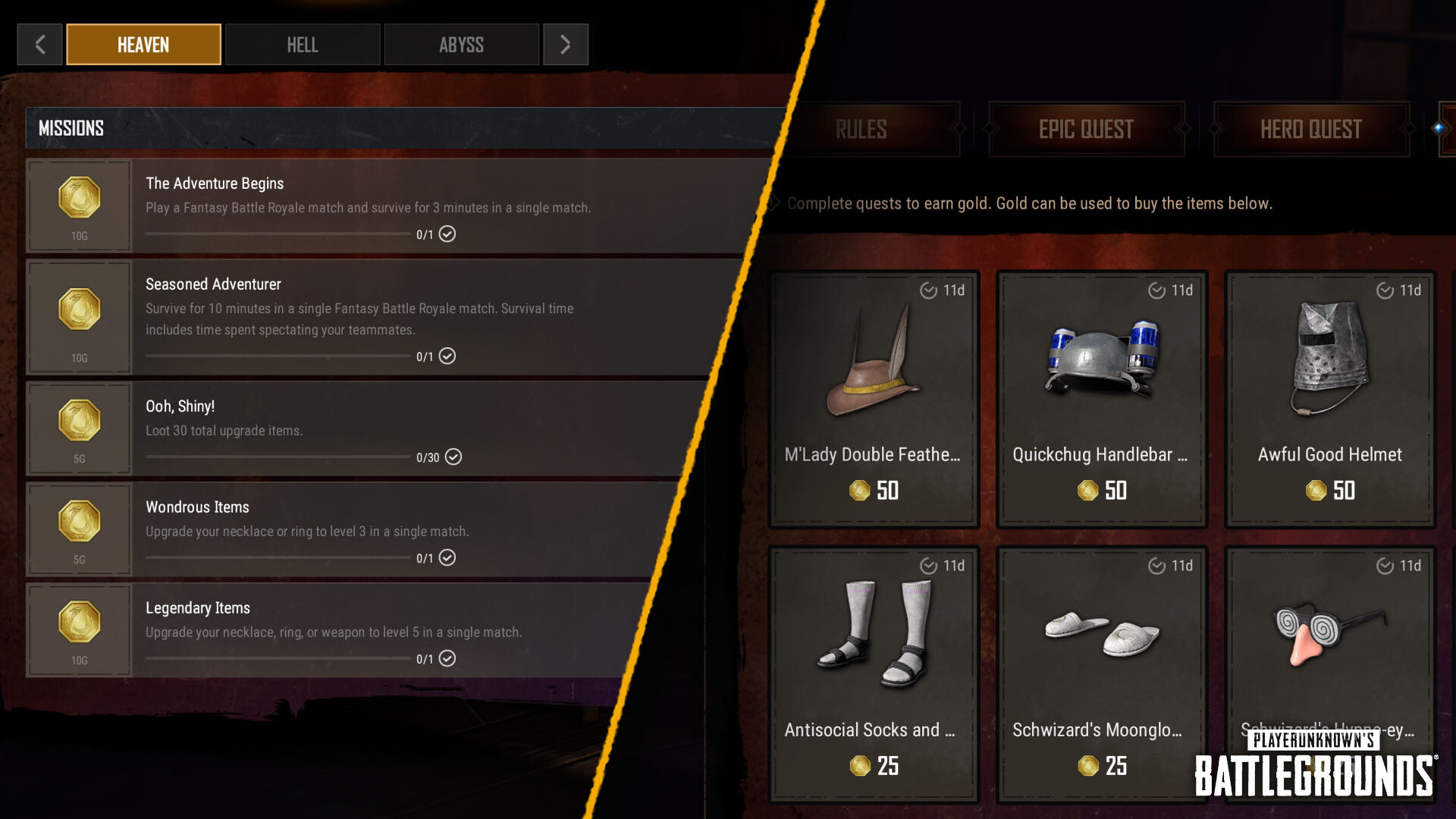Pick the Antisocial Socks and sandals item
The image size is (1456, 819).
click(x=874, y=673)
